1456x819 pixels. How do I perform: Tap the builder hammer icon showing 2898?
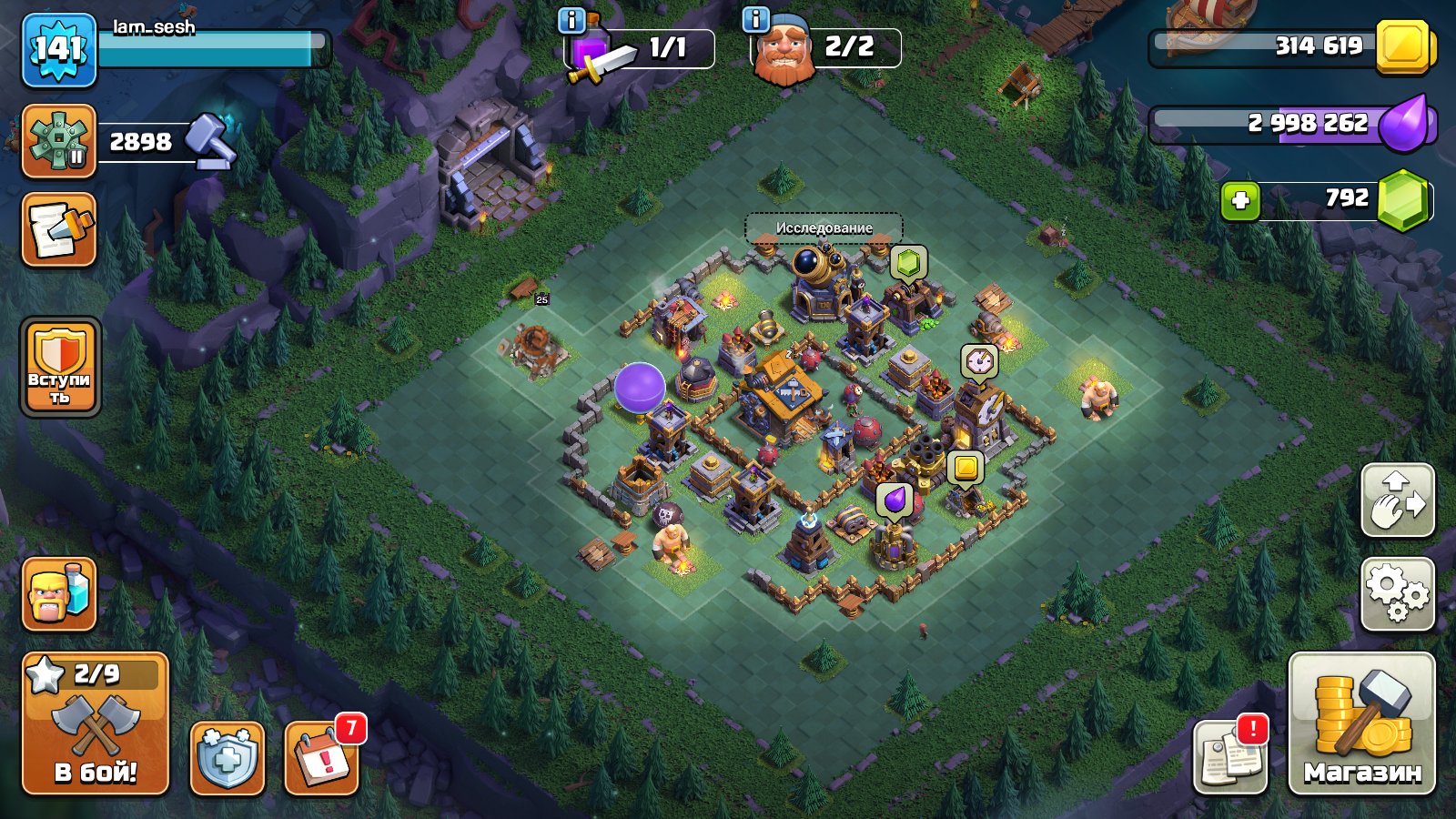coord(60,141)
